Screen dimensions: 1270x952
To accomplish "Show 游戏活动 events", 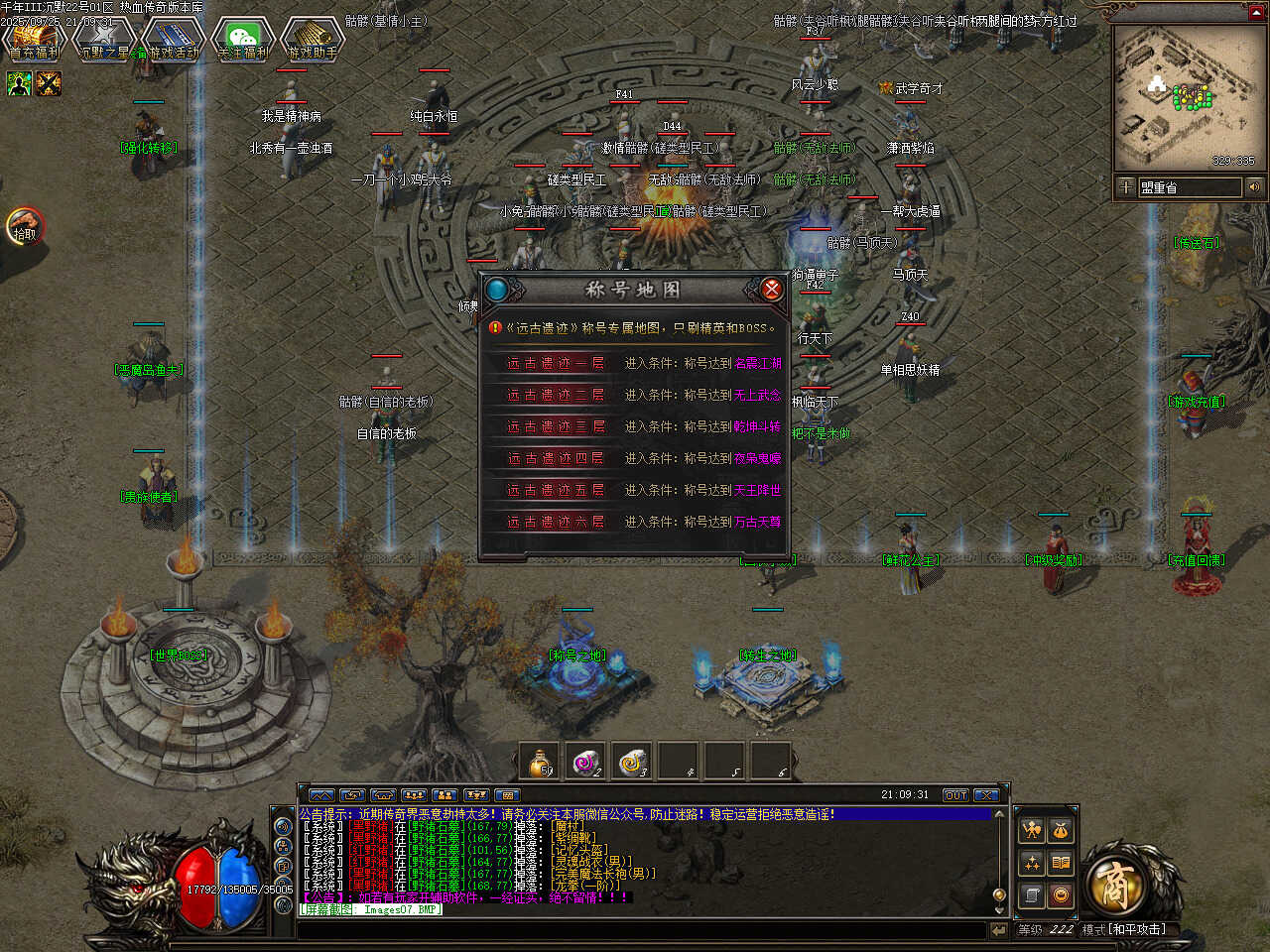I will coord(175,41).
